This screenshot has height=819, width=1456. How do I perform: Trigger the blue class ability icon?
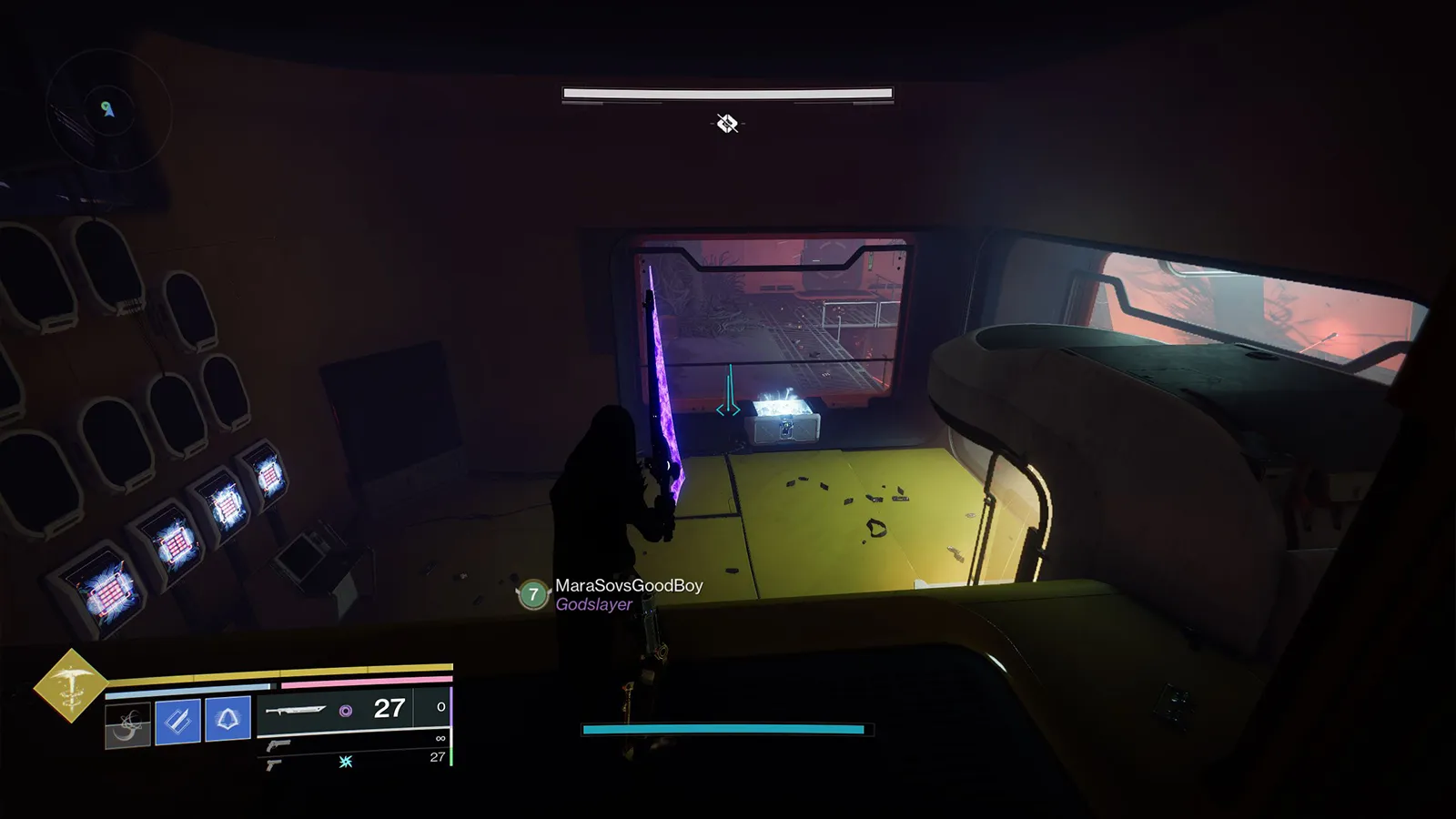[227, 720]
